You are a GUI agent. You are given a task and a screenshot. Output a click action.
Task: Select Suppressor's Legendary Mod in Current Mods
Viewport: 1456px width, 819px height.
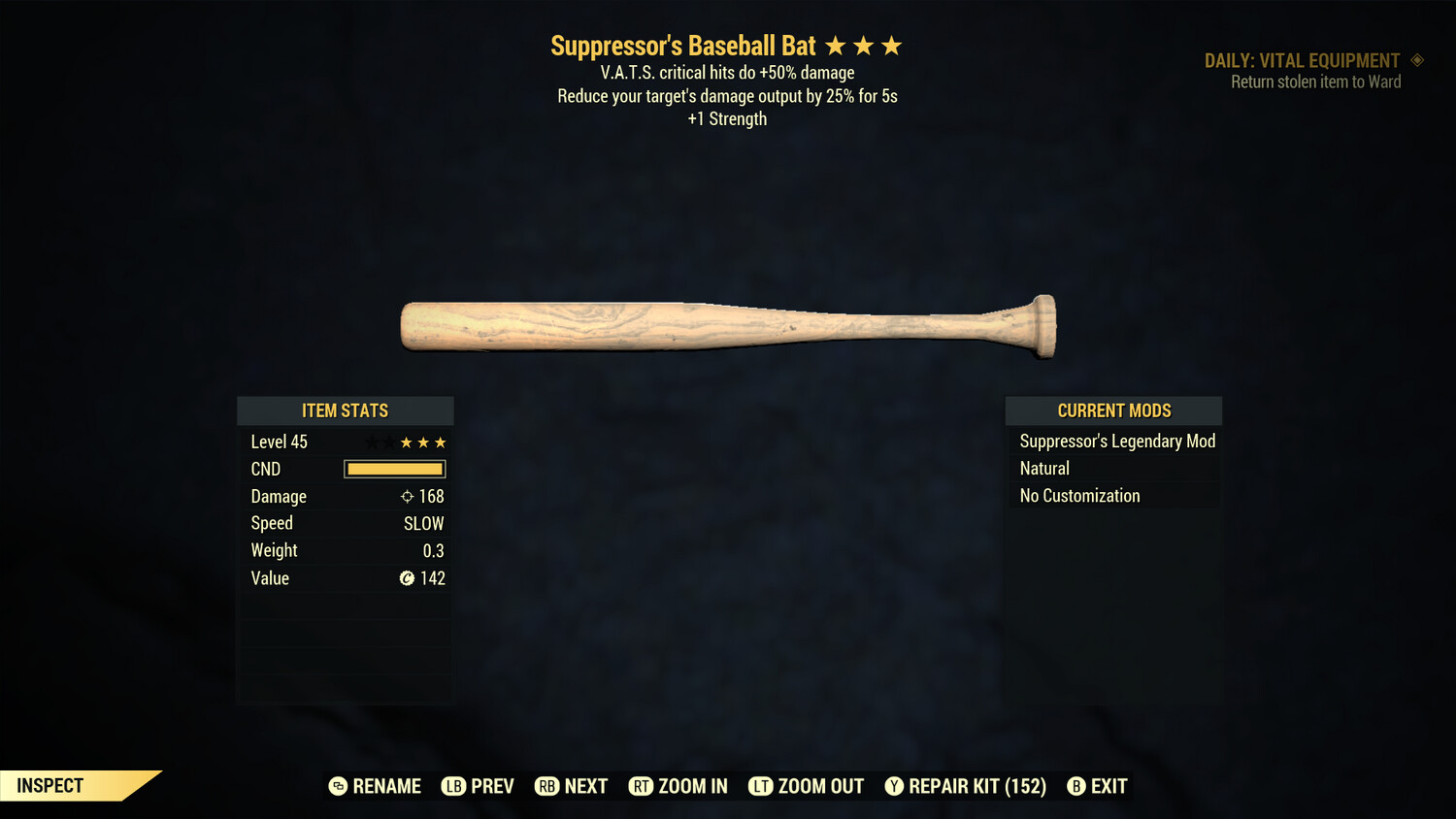[1116, 442]
